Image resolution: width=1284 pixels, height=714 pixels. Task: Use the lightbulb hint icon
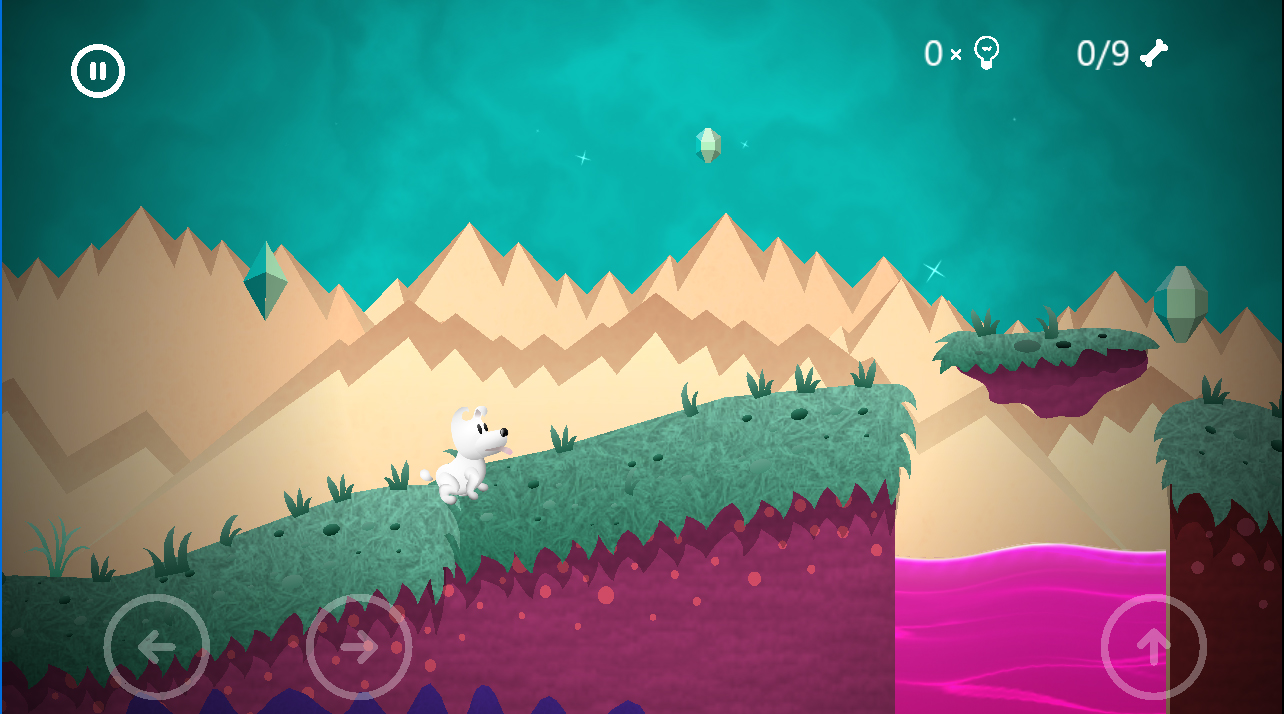click(987, 52)
